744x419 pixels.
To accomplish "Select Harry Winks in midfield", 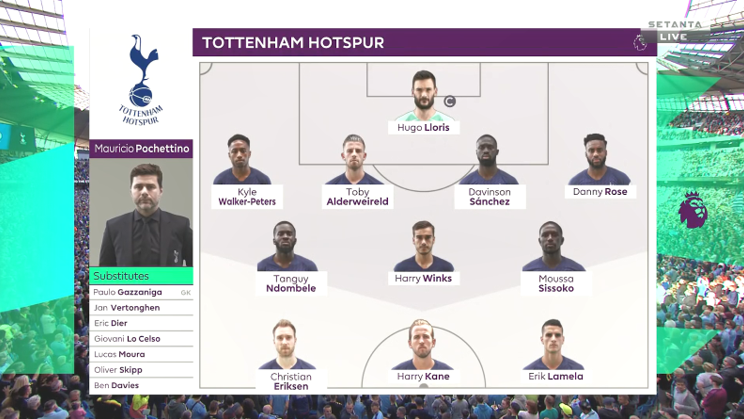I will click(422, 254).
